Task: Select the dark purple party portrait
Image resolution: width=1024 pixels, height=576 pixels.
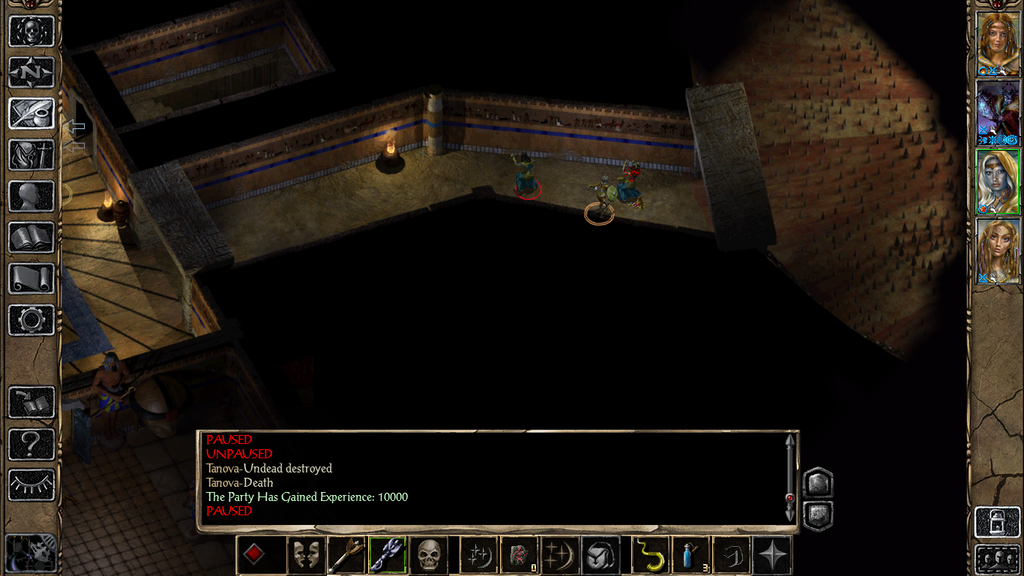Action: point(997,112)
